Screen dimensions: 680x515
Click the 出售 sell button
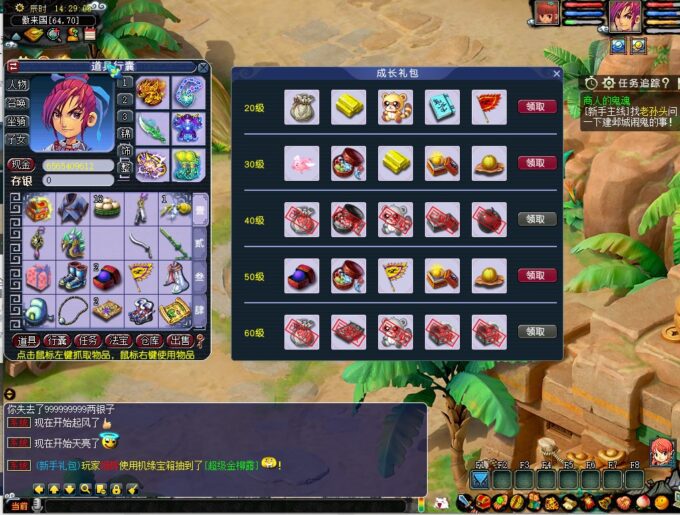[x=179, y=341]
